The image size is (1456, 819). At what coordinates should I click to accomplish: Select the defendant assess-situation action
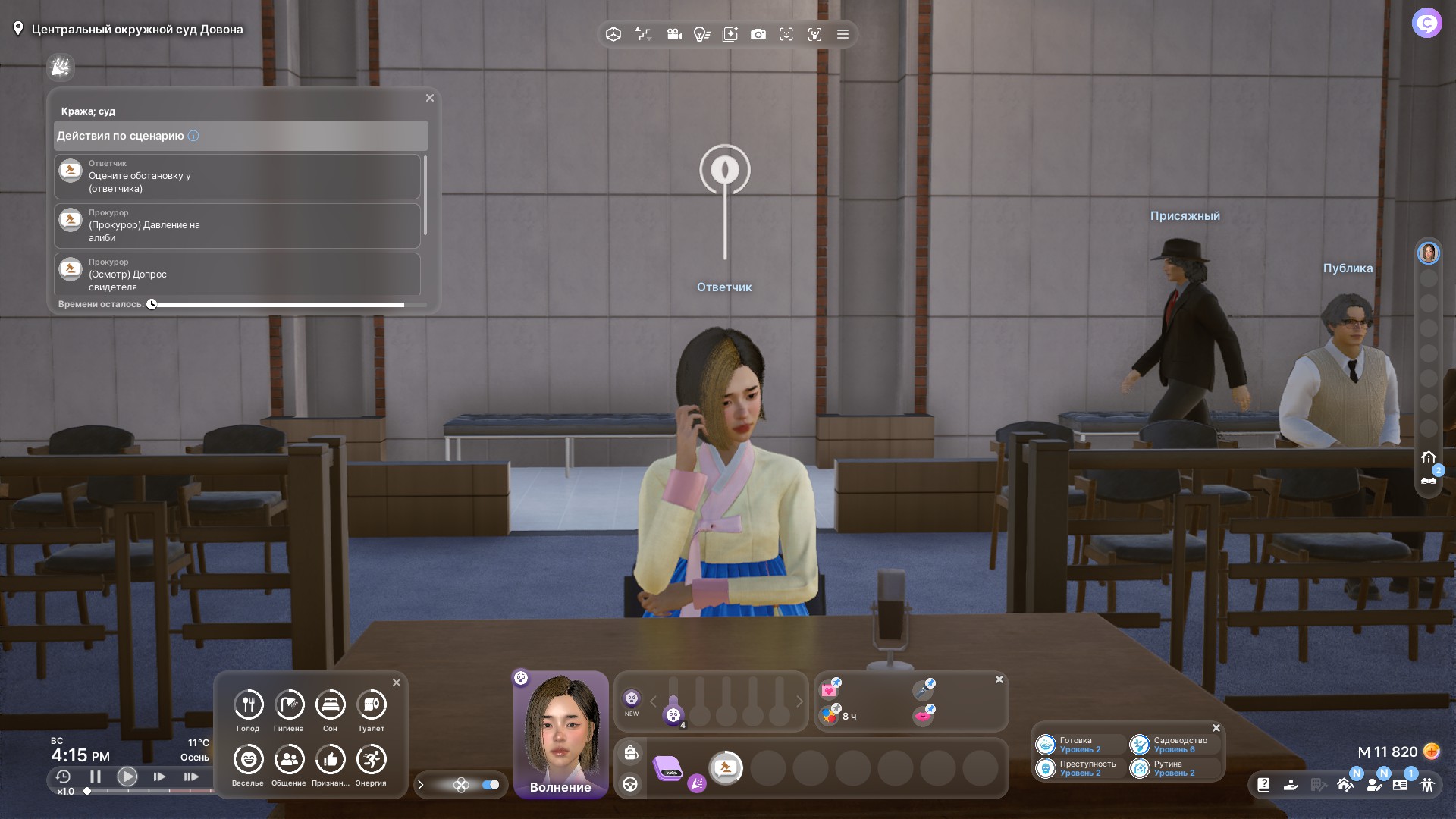[237, 177]
